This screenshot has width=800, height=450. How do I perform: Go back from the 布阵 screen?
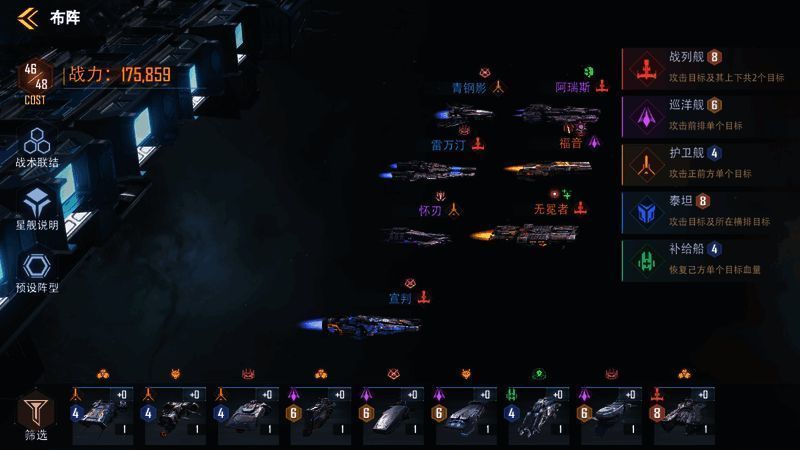click(x=27, y=17)
